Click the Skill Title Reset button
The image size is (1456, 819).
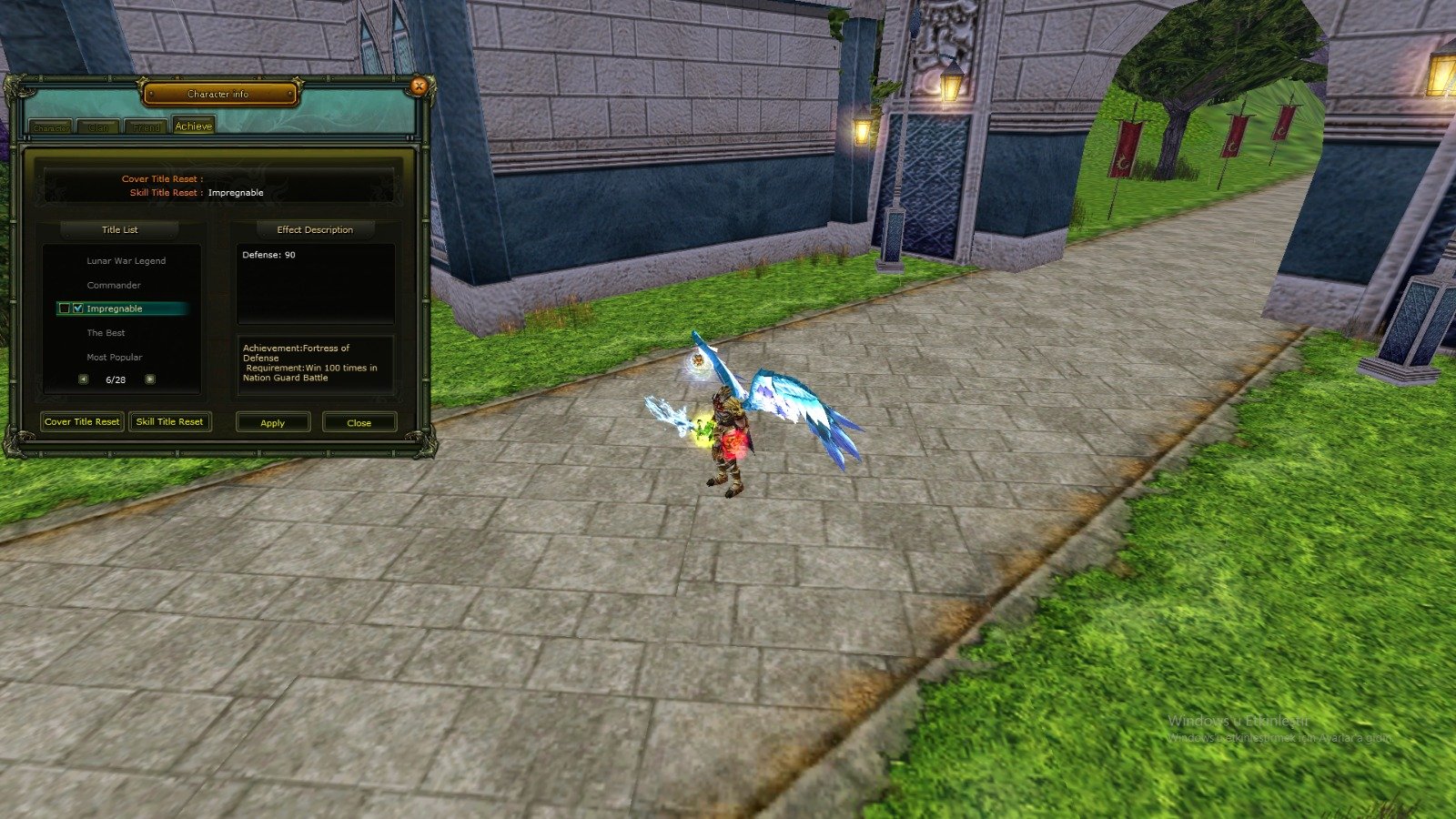(x=170, y=421)
